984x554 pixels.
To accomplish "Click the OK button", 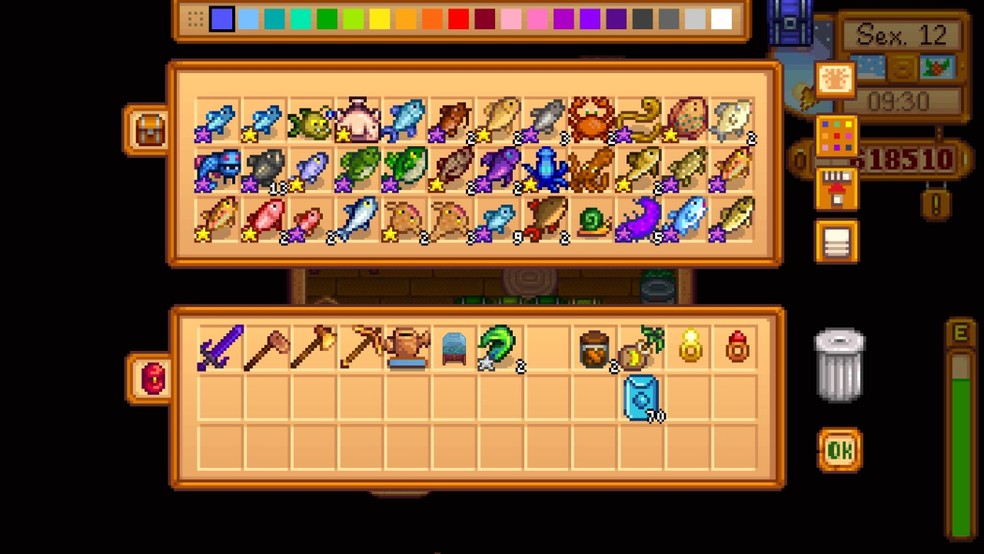I will coord(839,451).
